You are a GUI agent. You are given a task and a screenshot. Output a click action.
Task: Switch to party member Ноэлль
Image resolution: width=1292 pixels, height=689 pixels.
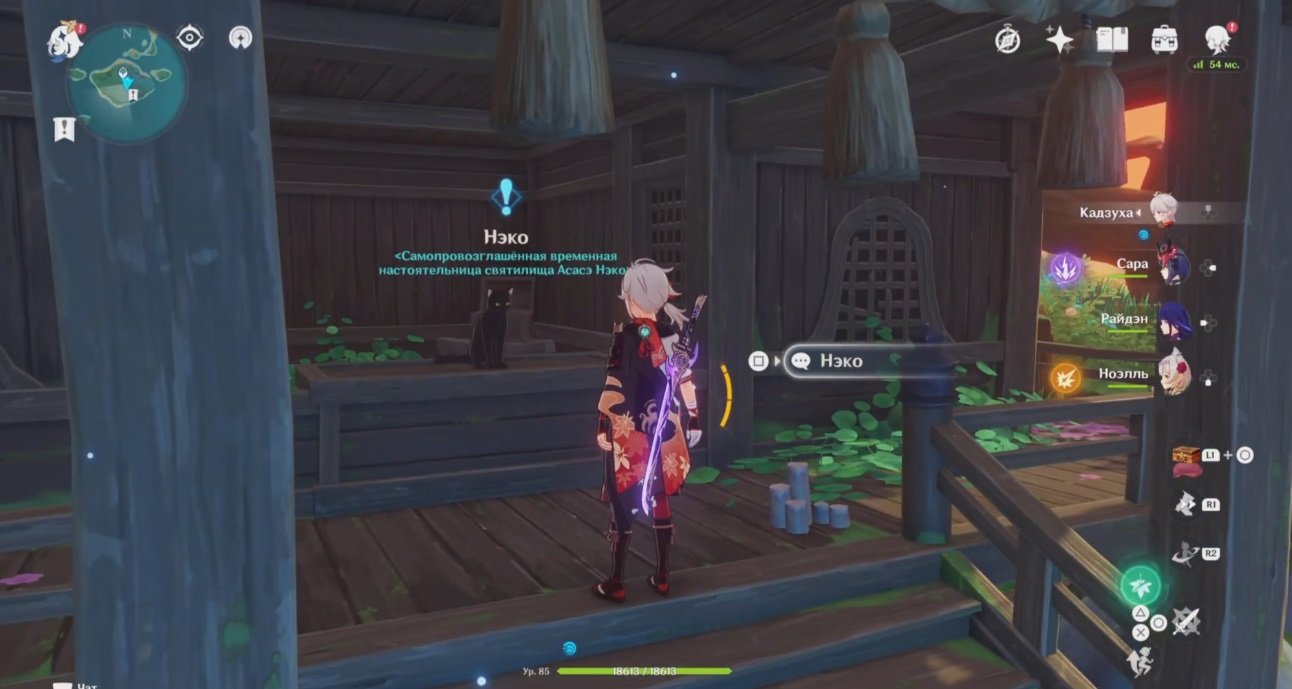1171,375
